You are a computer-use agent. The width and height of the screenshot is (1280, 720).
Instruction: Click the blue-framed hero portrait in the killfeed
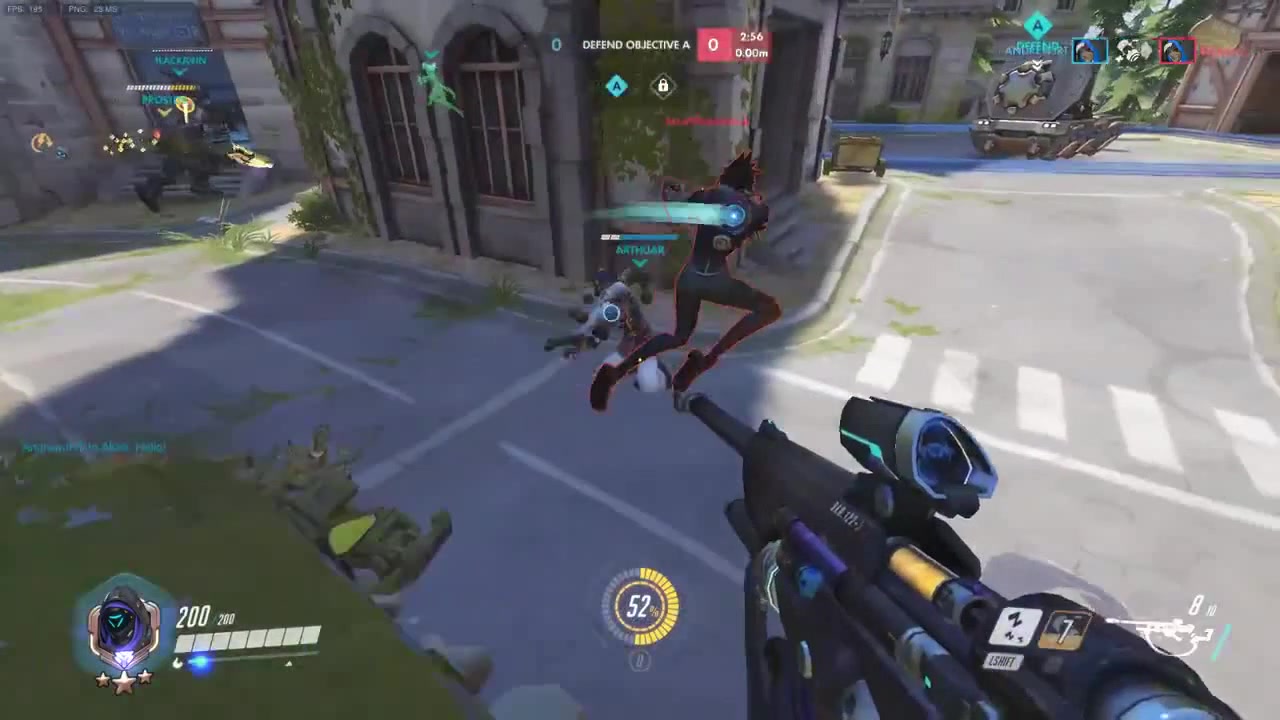(x=1090, y=50)
